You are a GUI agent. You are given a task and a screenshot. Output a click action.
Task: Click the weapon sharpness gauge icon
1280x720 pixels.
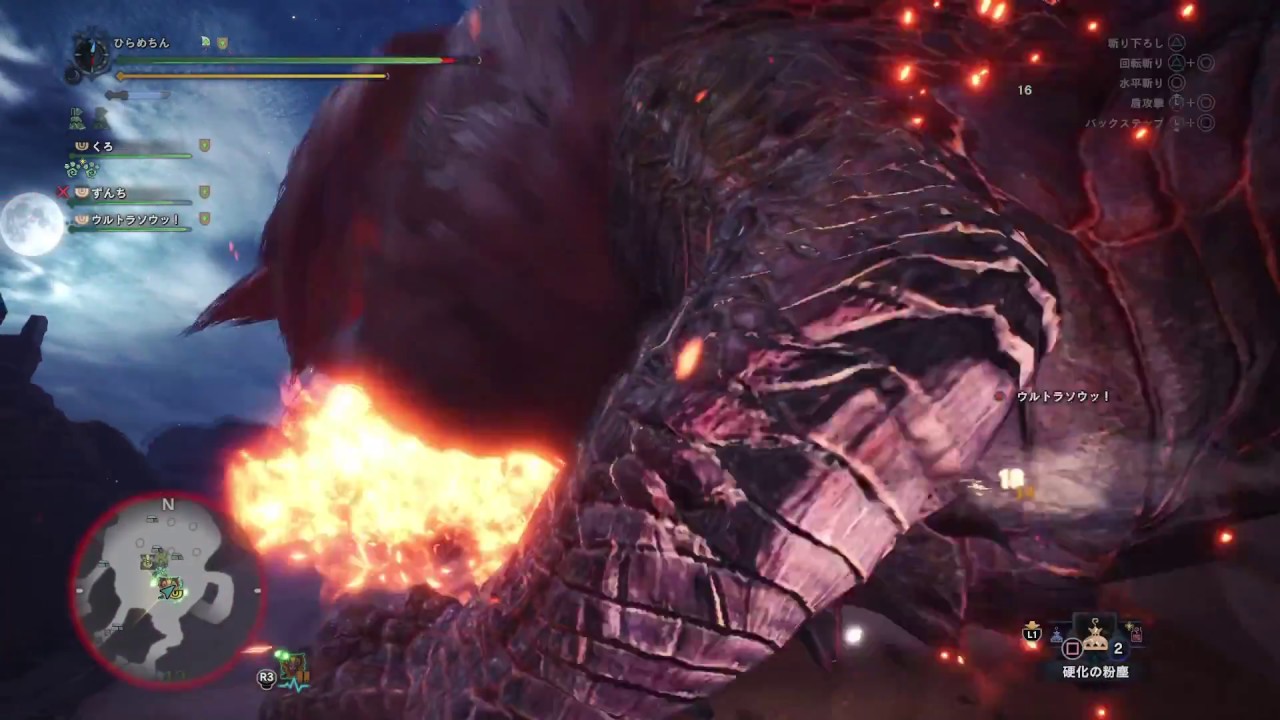click(x=136, y=96)
